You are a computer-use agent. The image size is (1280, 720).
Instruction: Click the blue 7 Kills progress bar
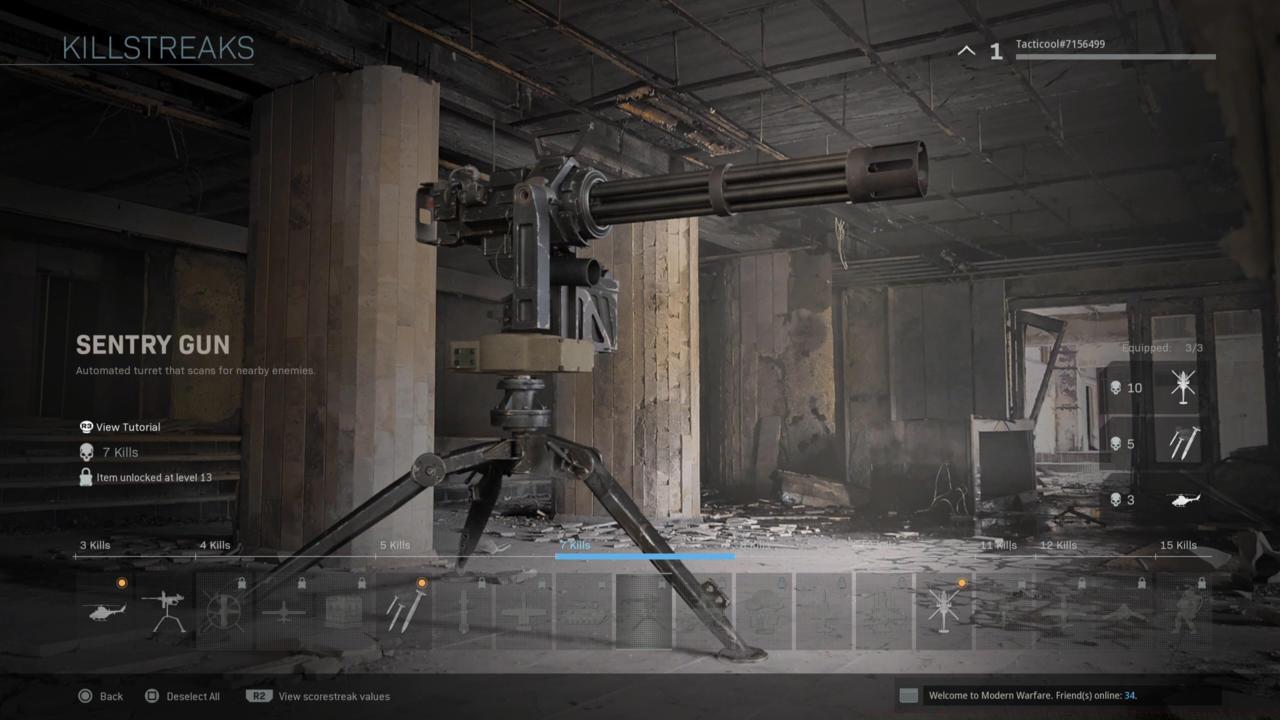(645, 557)
